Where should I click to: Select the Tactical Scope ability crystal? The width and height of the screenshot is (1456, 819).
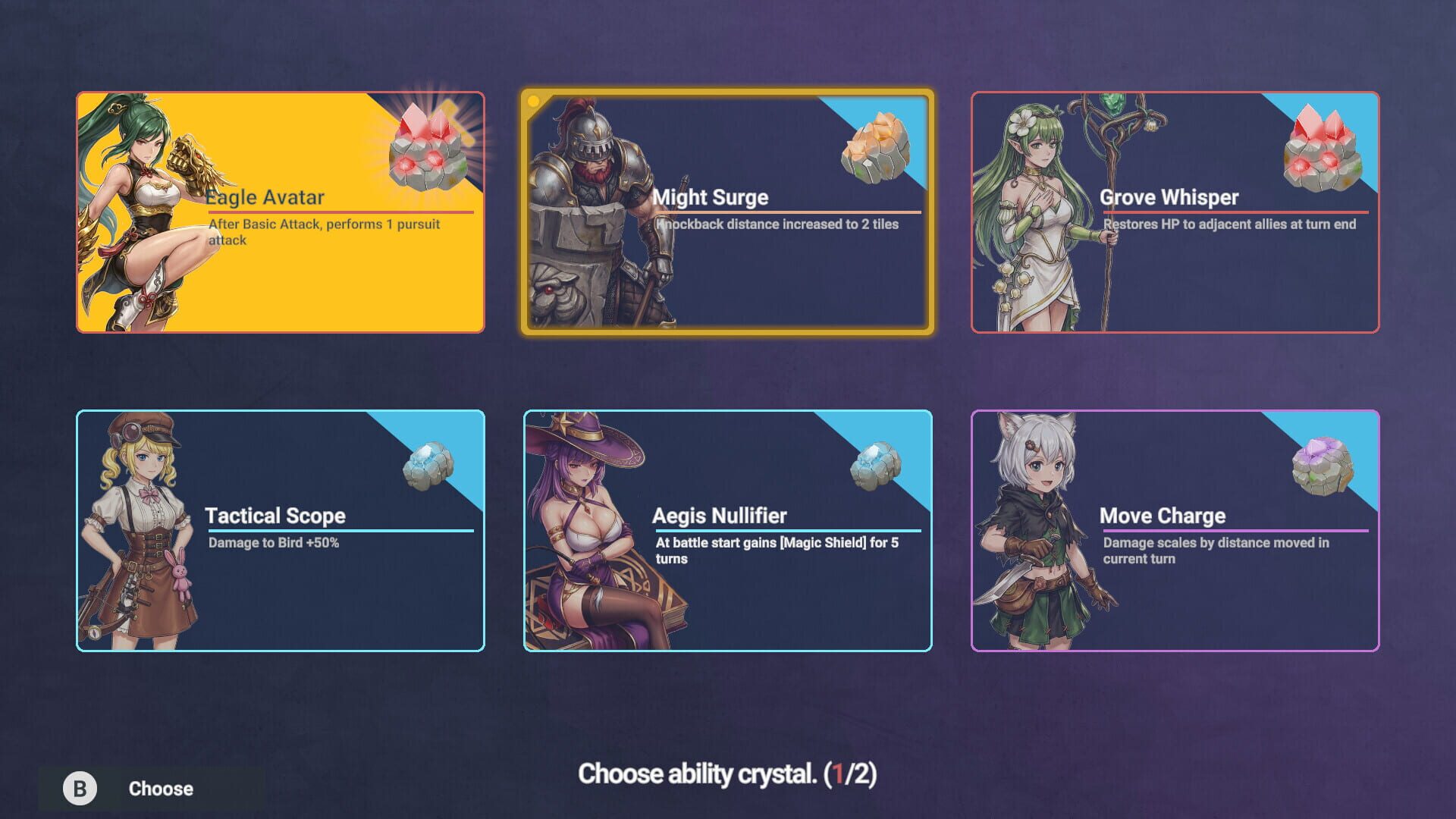click(281, 531)
